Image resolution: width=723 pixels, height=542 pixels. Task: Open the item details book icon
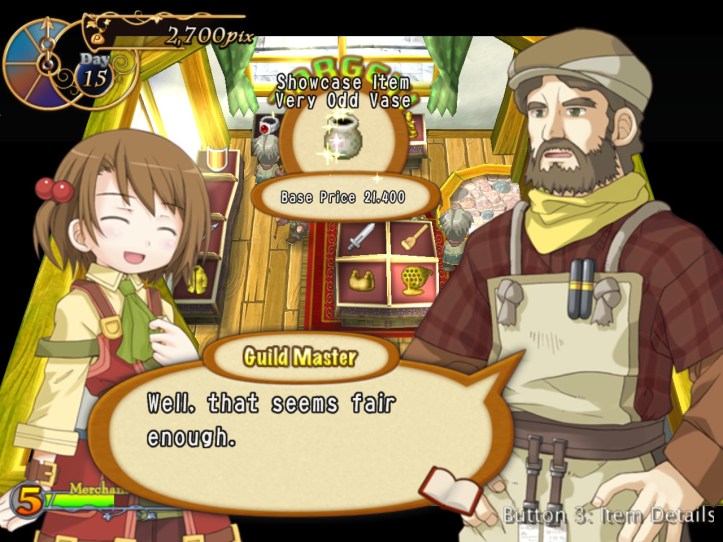450,489
